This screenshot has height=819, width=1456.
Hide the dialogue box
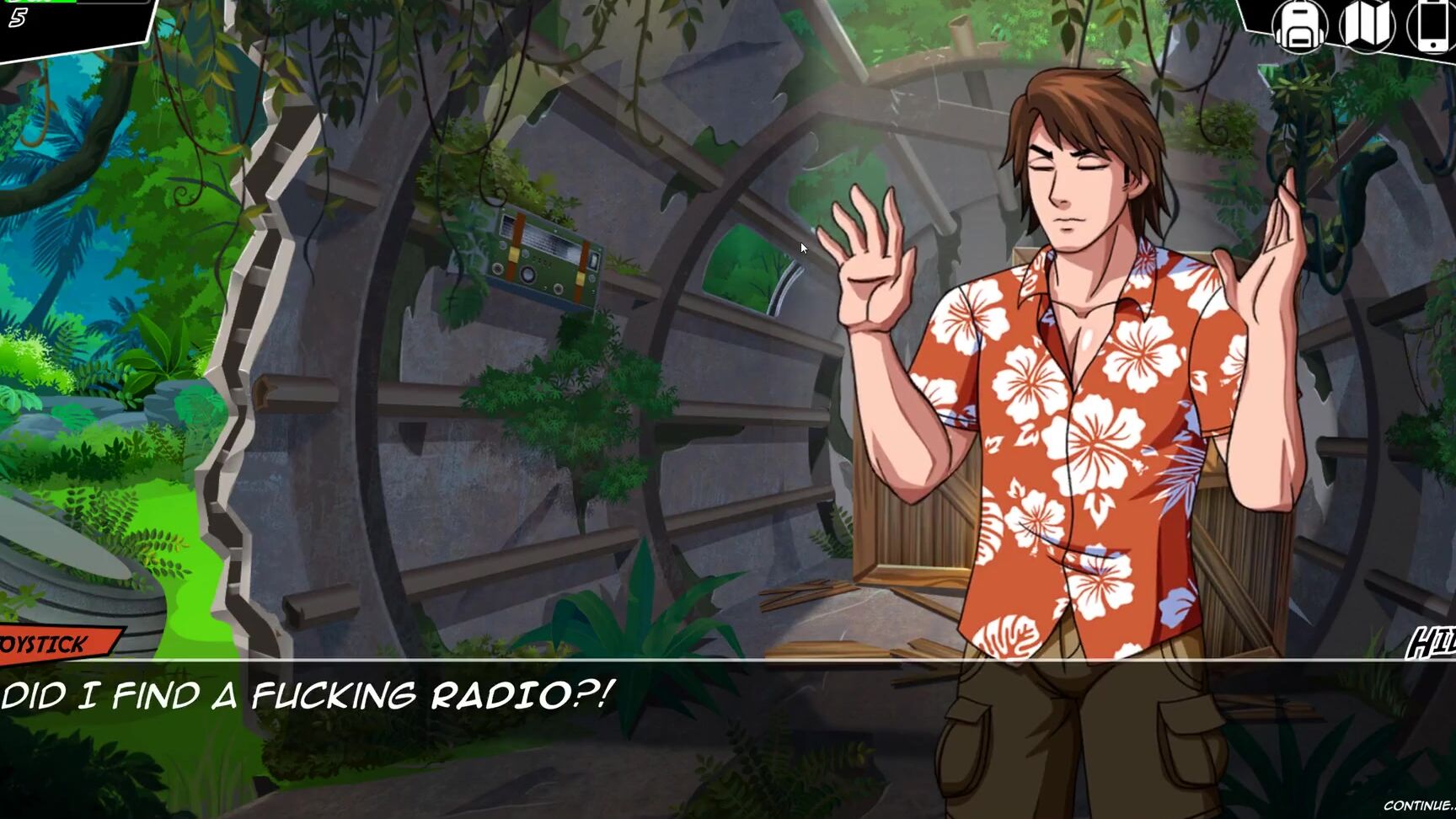[1433, 645]
